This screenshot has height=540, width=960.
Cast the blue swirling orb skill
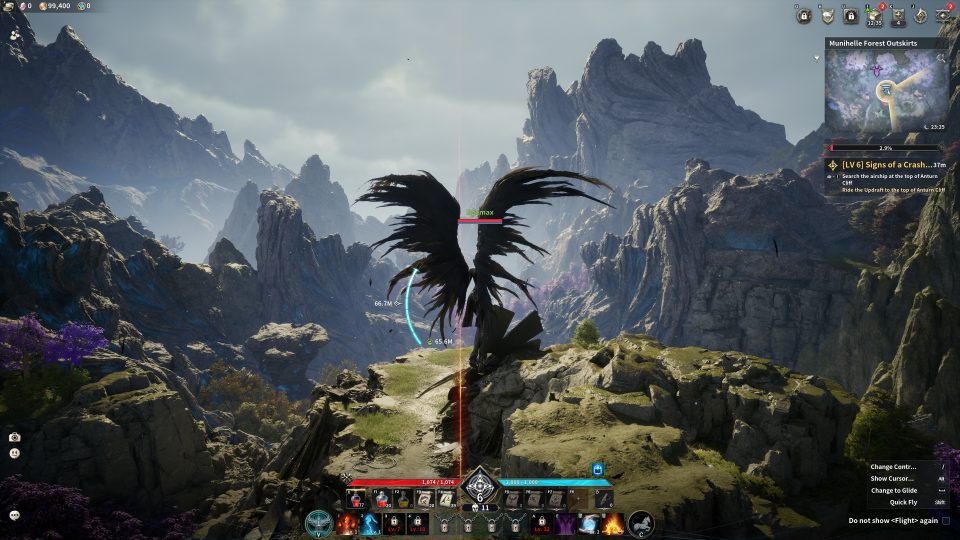click(589, 523)
